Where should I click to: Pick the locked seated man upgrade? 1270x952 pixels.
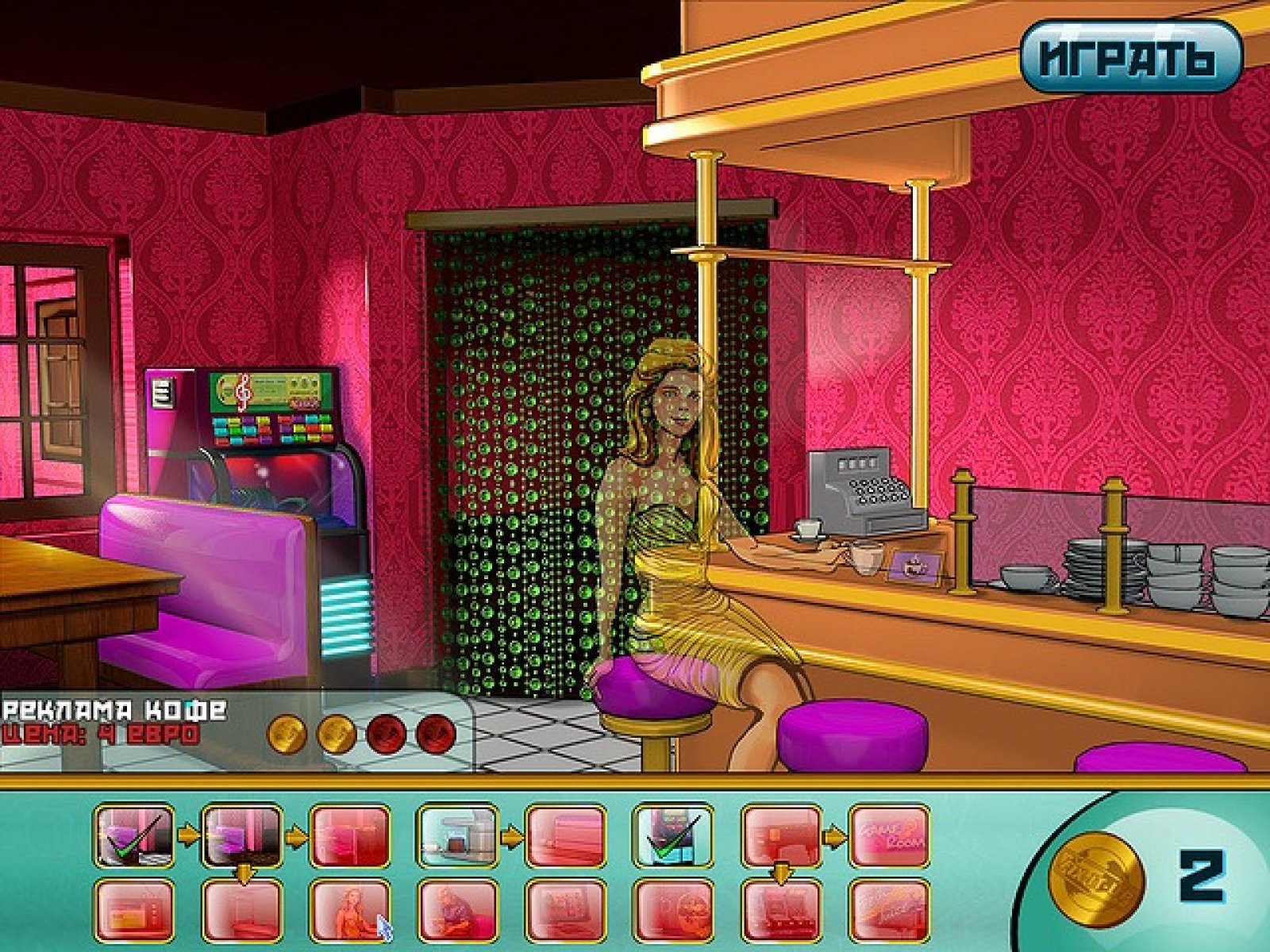[x=457, y=910]
